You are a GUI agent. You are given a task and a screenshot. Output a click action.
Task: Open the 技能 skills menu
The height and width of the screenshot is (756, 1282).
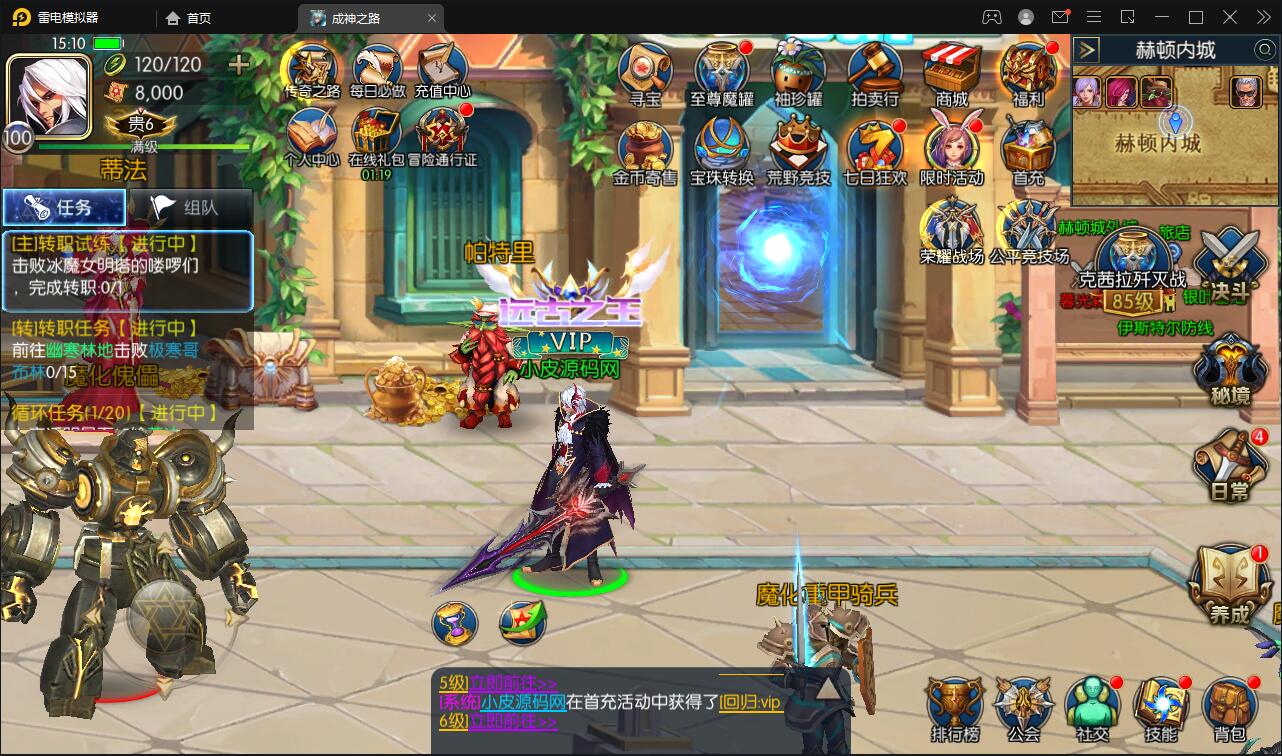tap(1160, 705)
